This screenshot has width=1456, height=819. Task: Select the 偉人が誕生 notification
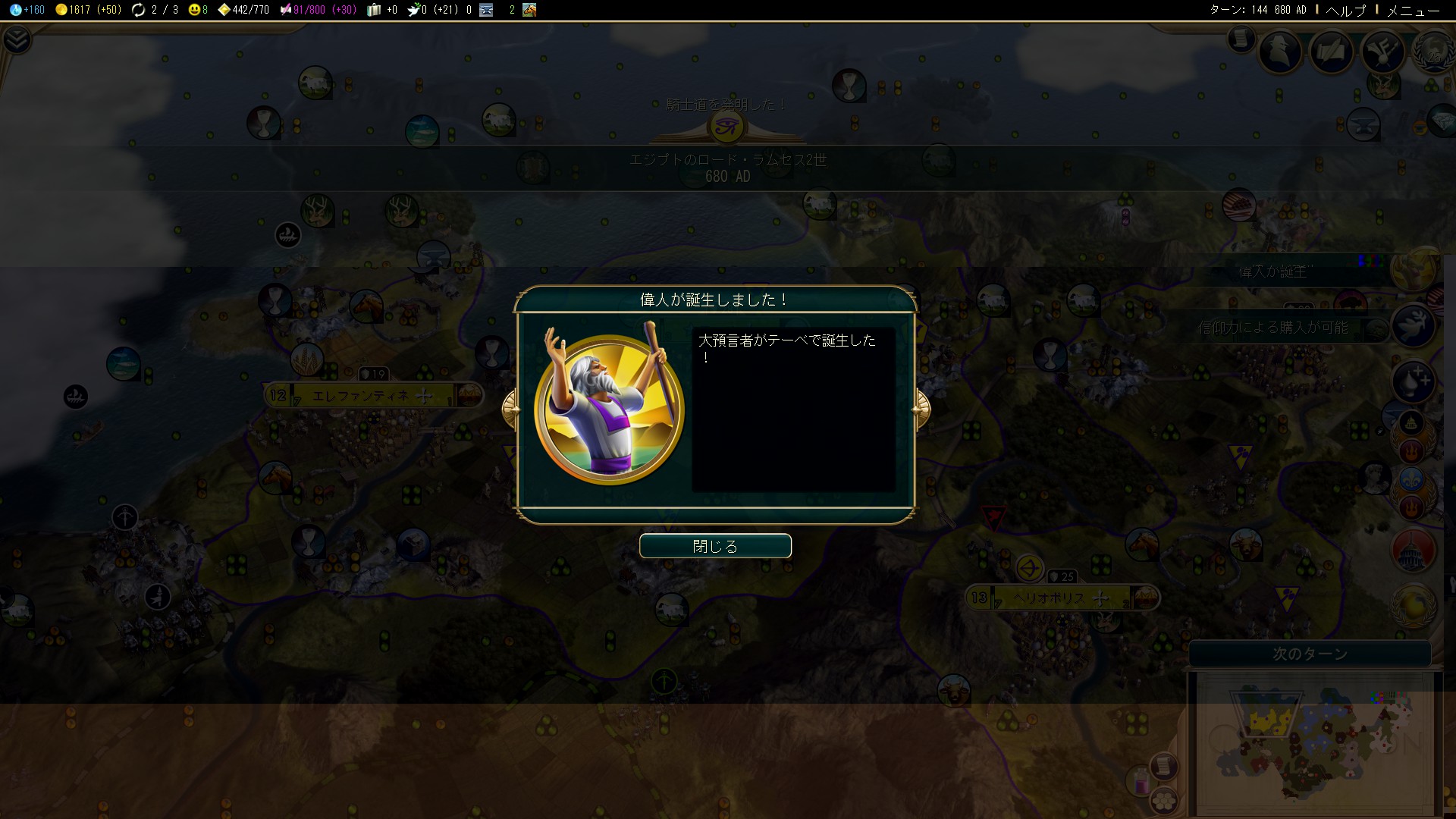click(1289, 271)
